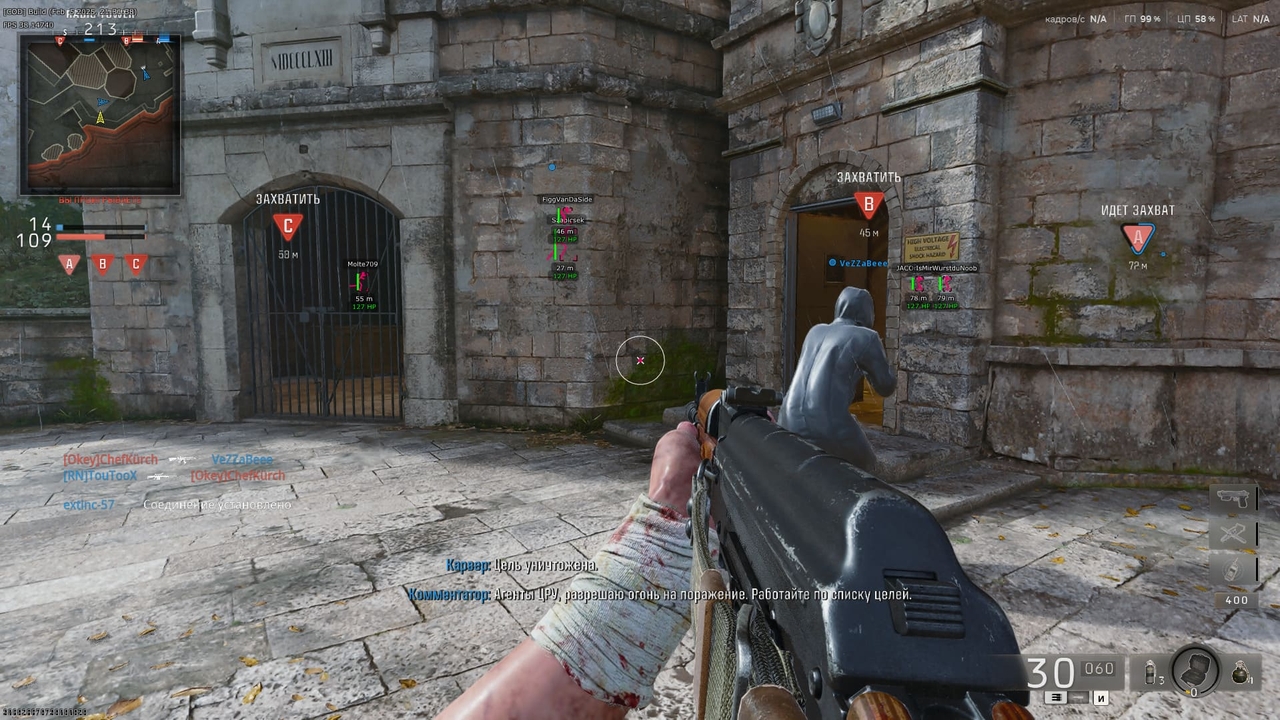1280x720 pixels.
Task: Select objective tab C in the HUD
Action: (x=135, y=263)
